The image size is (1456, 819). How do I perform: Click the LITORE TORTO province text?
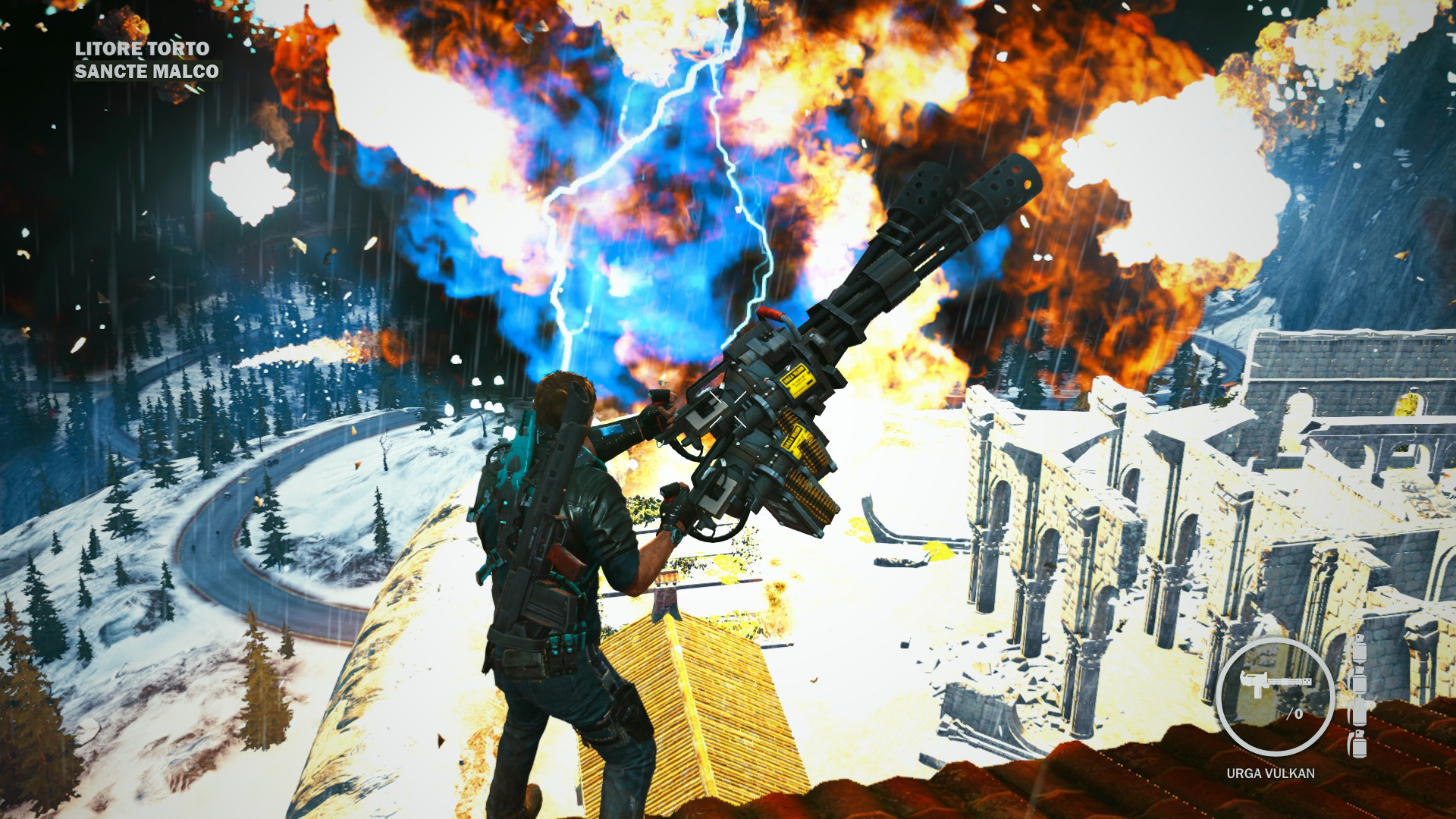[x=141, y=48]
